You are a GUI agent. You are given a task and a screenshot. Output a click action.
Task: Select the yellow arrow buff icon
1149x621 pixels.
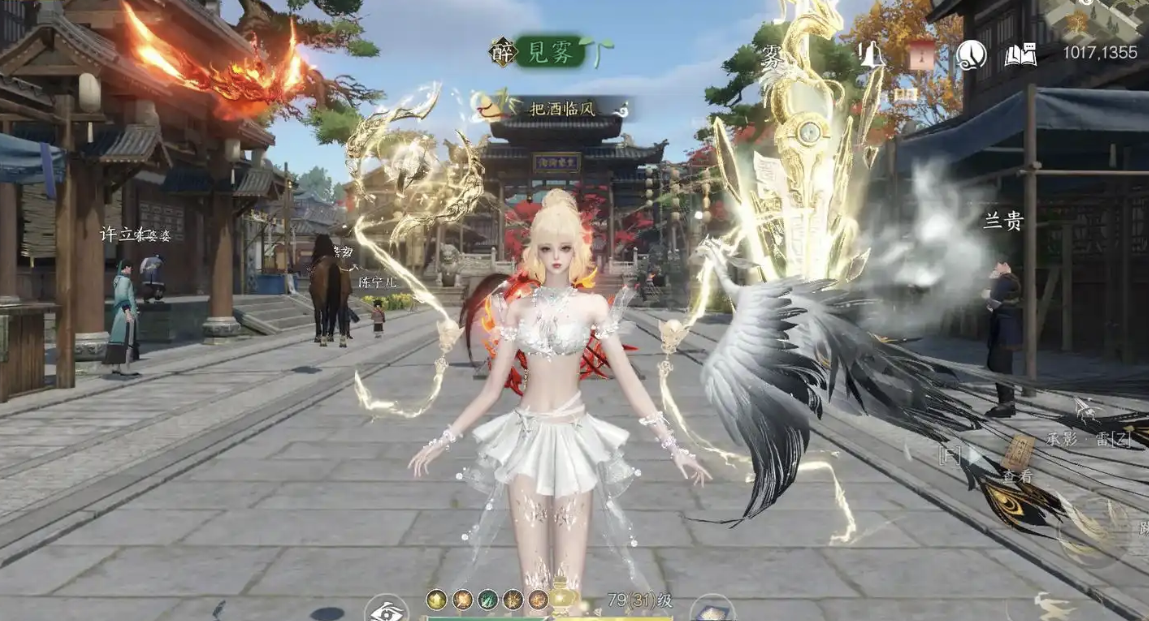(436, 600)
